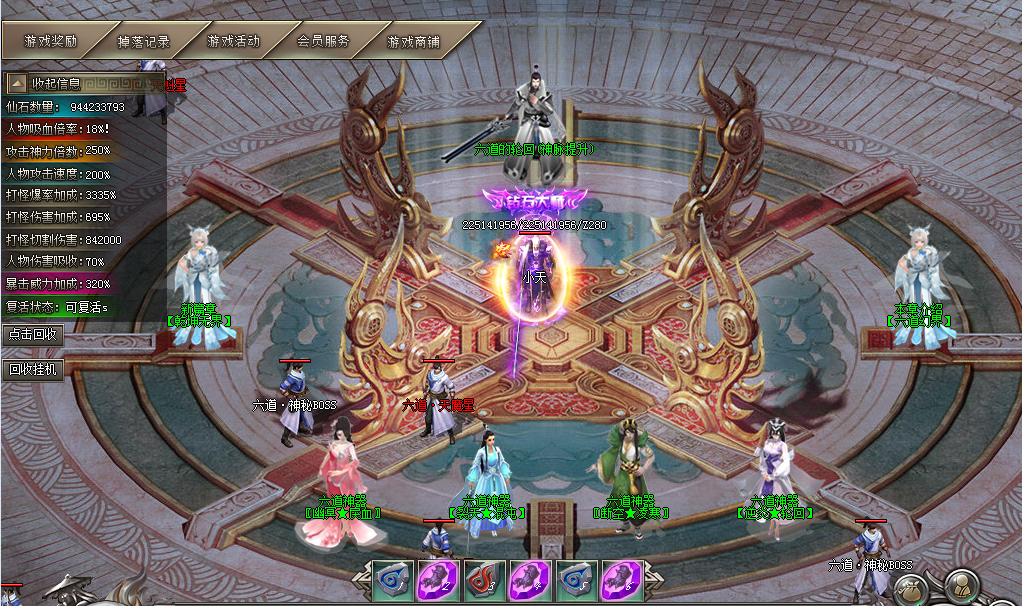Click the hotbar's right arrow
This screenshot has height=606, width=1022.
tap(653, 581)
